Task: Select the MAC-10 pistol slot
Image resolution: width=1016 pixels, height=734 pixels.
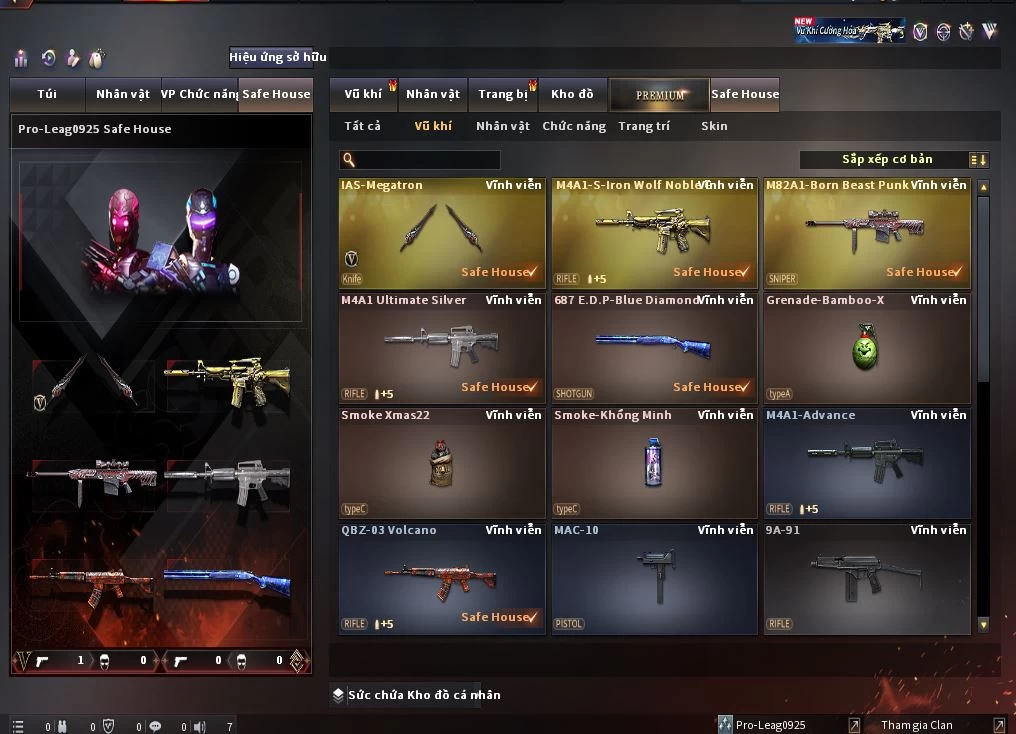Action: pos(654,578)
